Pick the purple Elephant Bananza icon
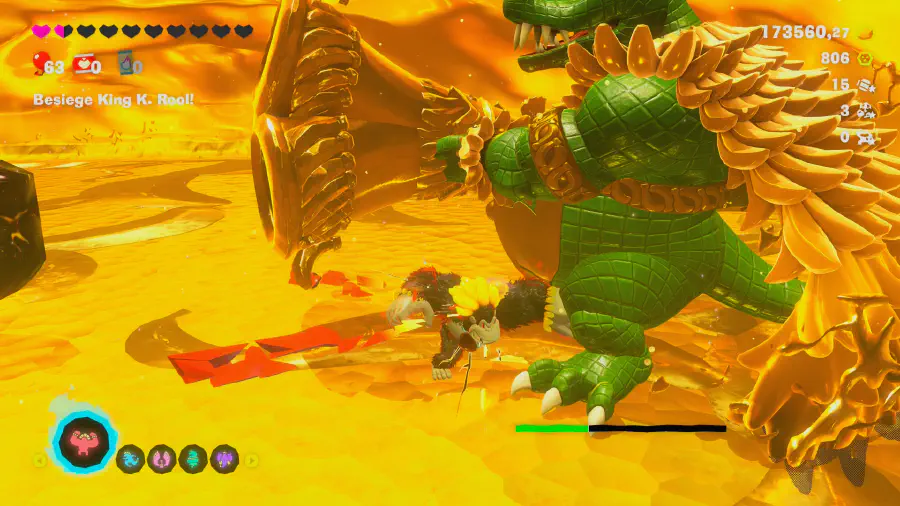The image size is (900, 506). [x=223, y=460]
